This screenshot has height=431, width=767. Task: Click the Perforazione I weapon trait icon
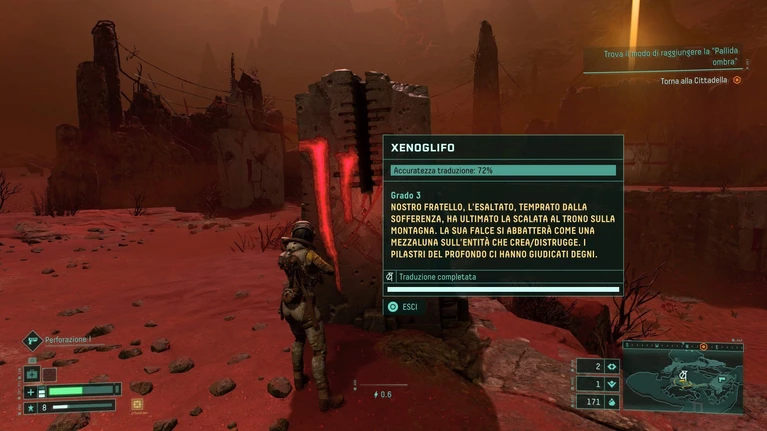coord(32,340)
